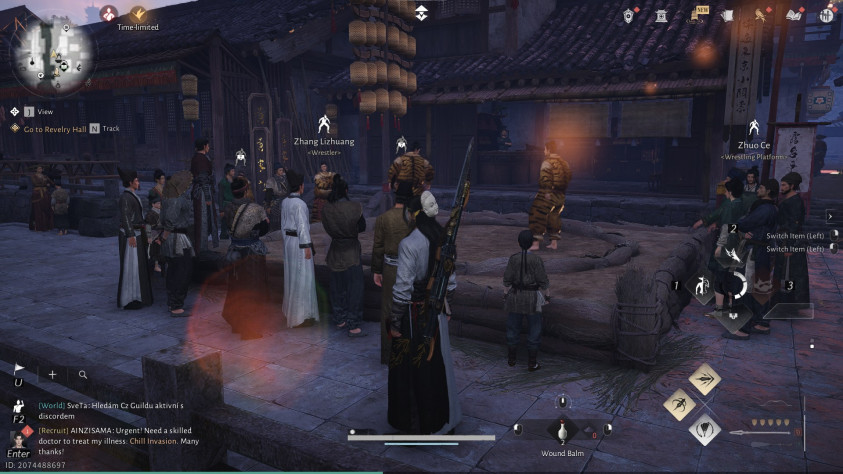Click the plus icon above chat
Image resolution: width=843 pixels, height=474 pixels.
point(52,374)
